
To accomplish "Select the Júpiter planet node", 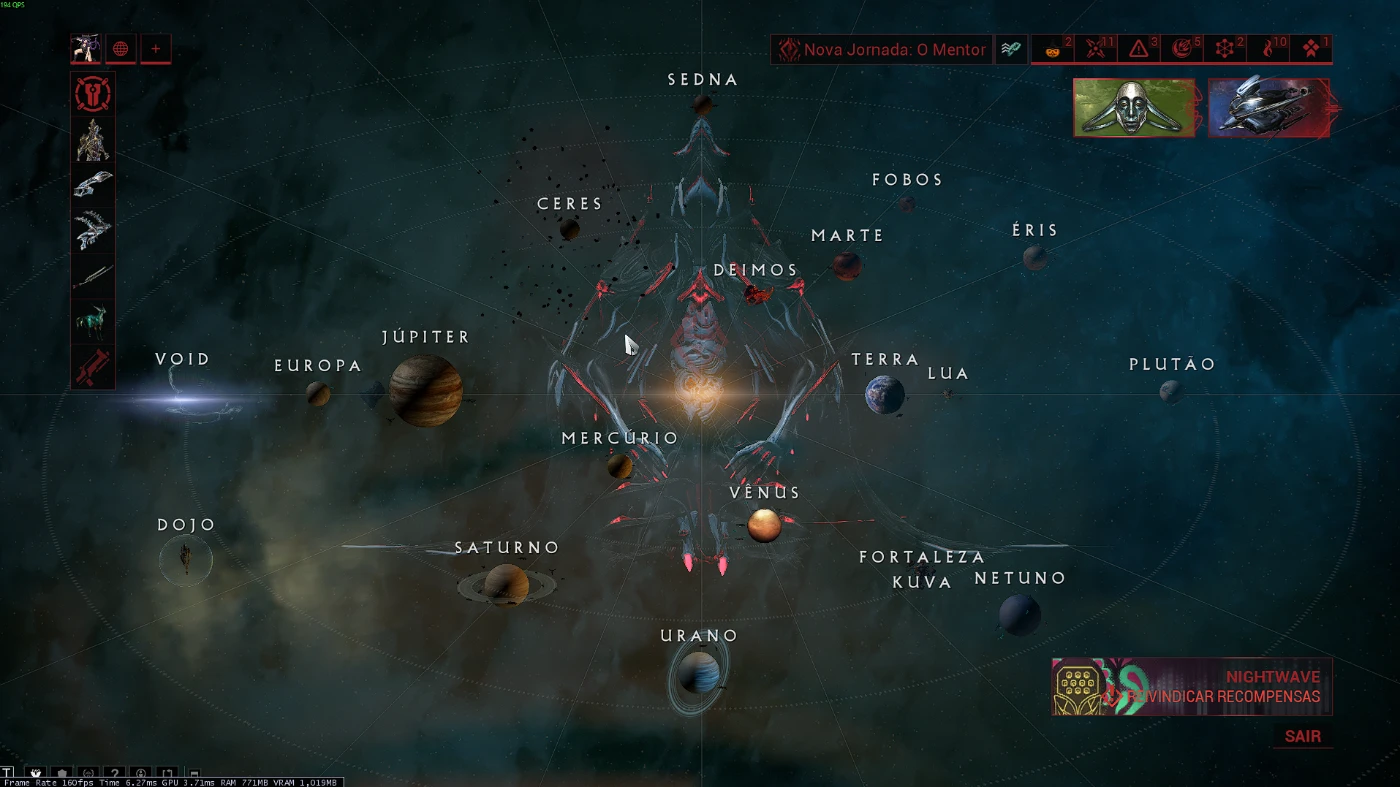I will pyautogui.click(x=426, y=389).
